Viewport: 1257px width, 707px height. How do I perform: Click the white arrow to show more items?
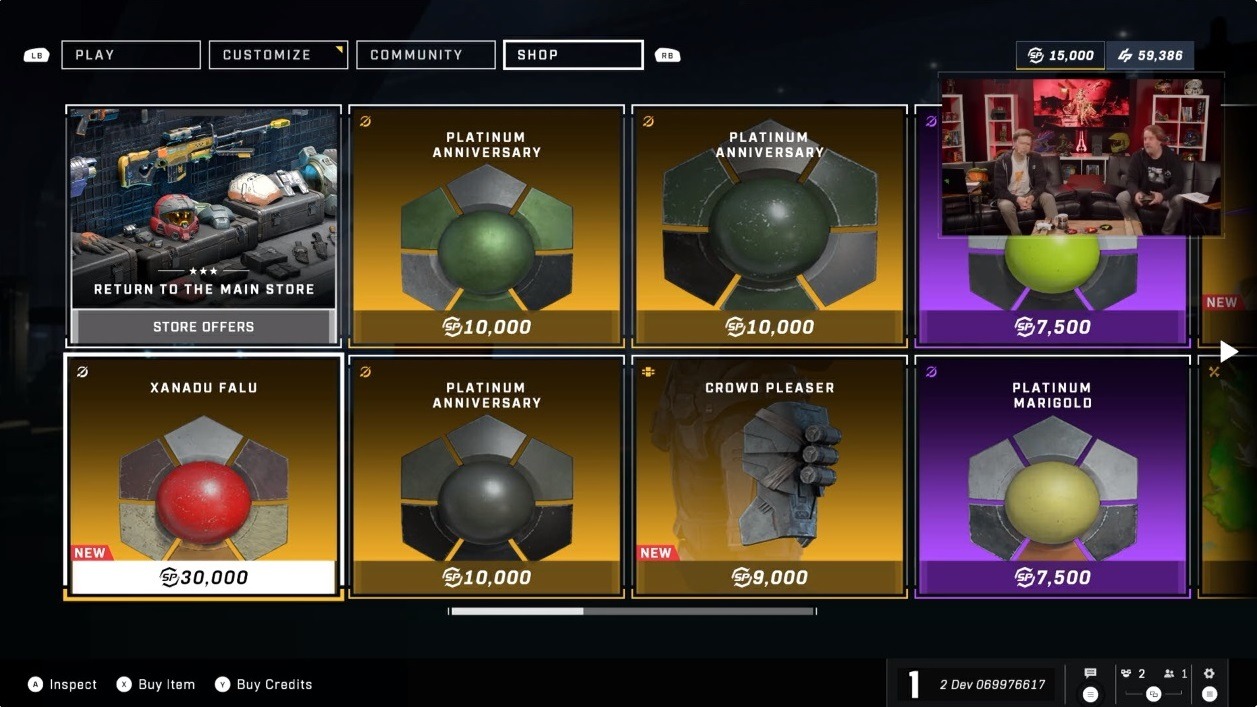pyautogui.click(x=1229, y=351)
